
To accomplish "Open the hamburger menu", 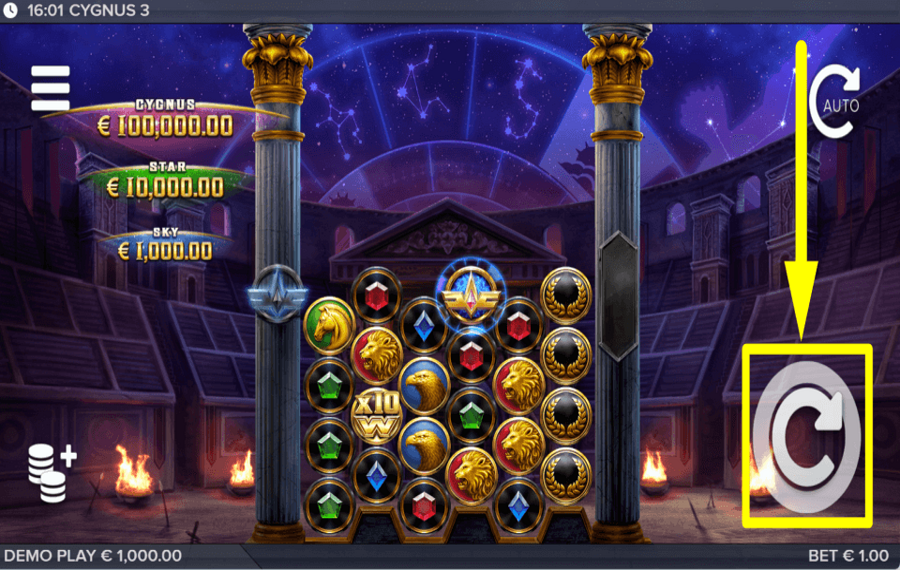I will pyautogui.click(x=50, y=89).
